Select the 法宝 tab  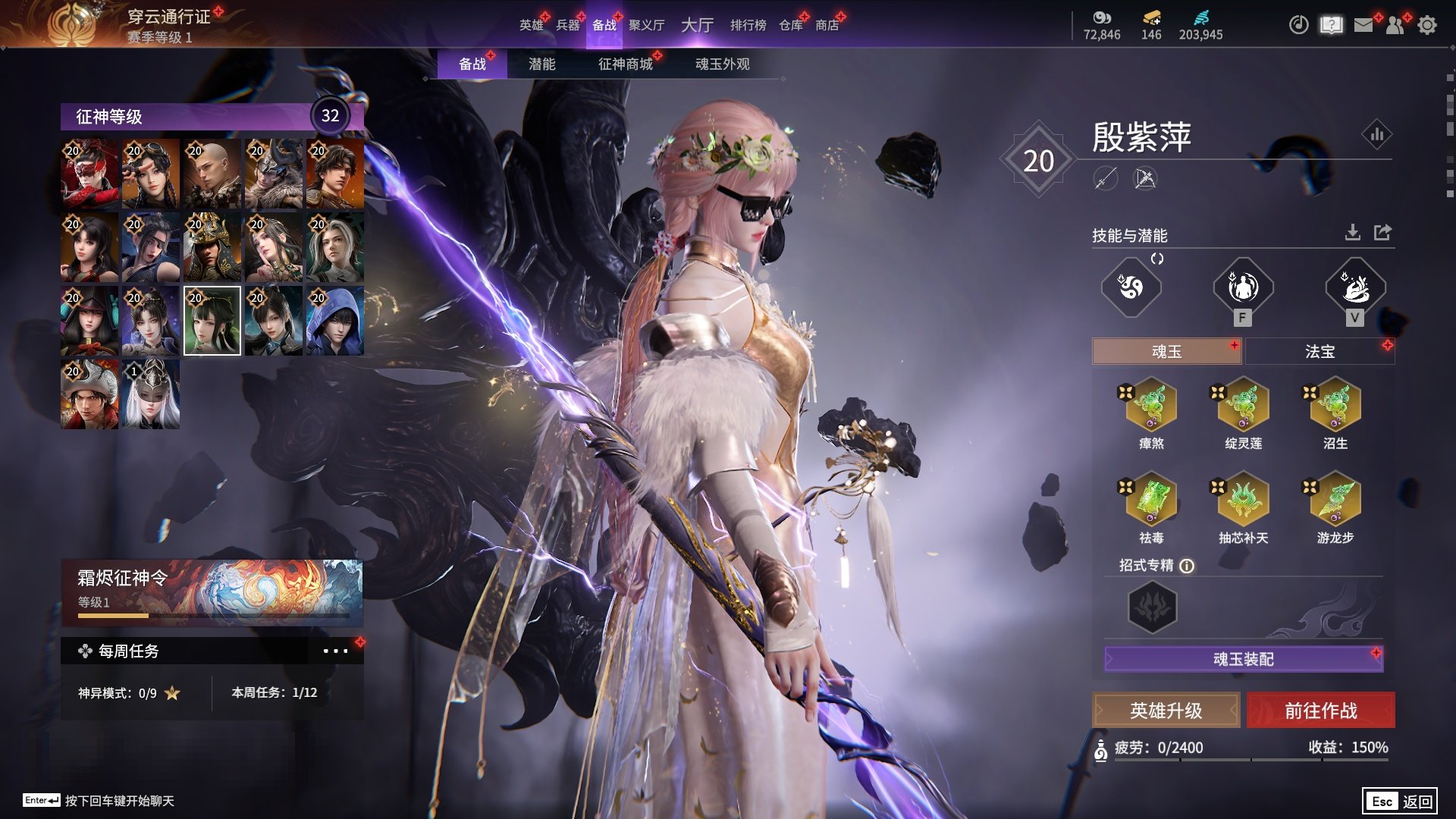coord(1319,351)
